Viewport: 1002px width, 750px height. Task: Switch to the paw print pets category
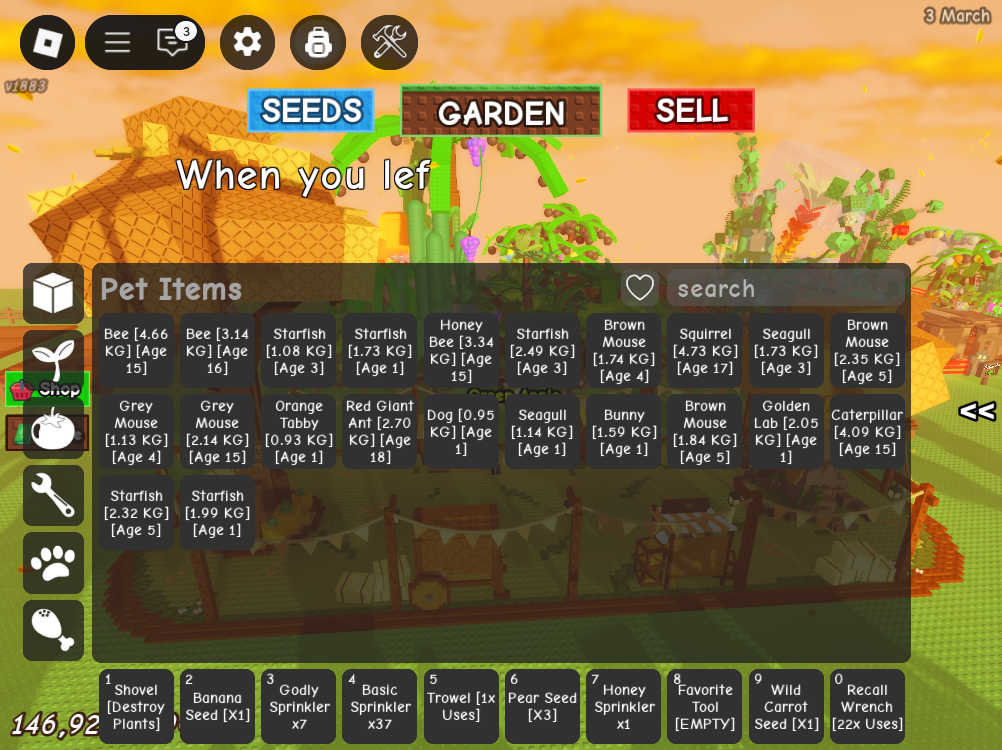pos(53,563)
